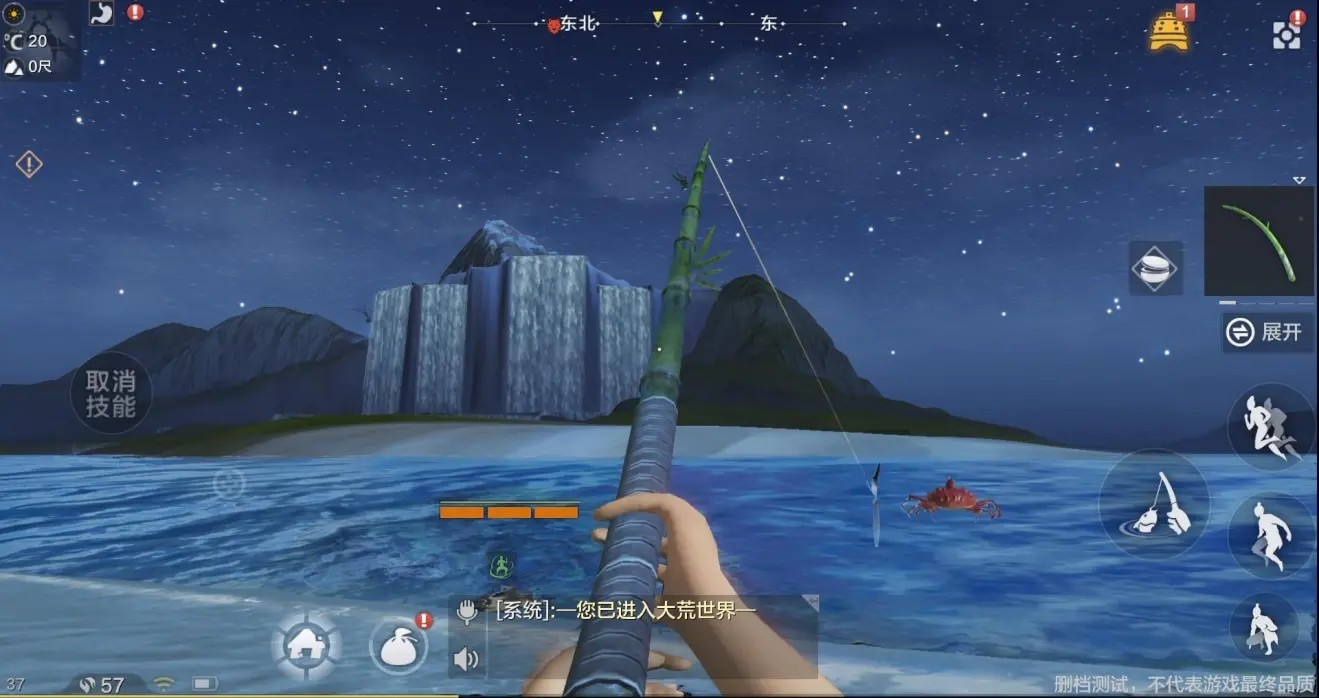
Task: Tap the stacked layers view button
Action: click(x=1155, y=268)
